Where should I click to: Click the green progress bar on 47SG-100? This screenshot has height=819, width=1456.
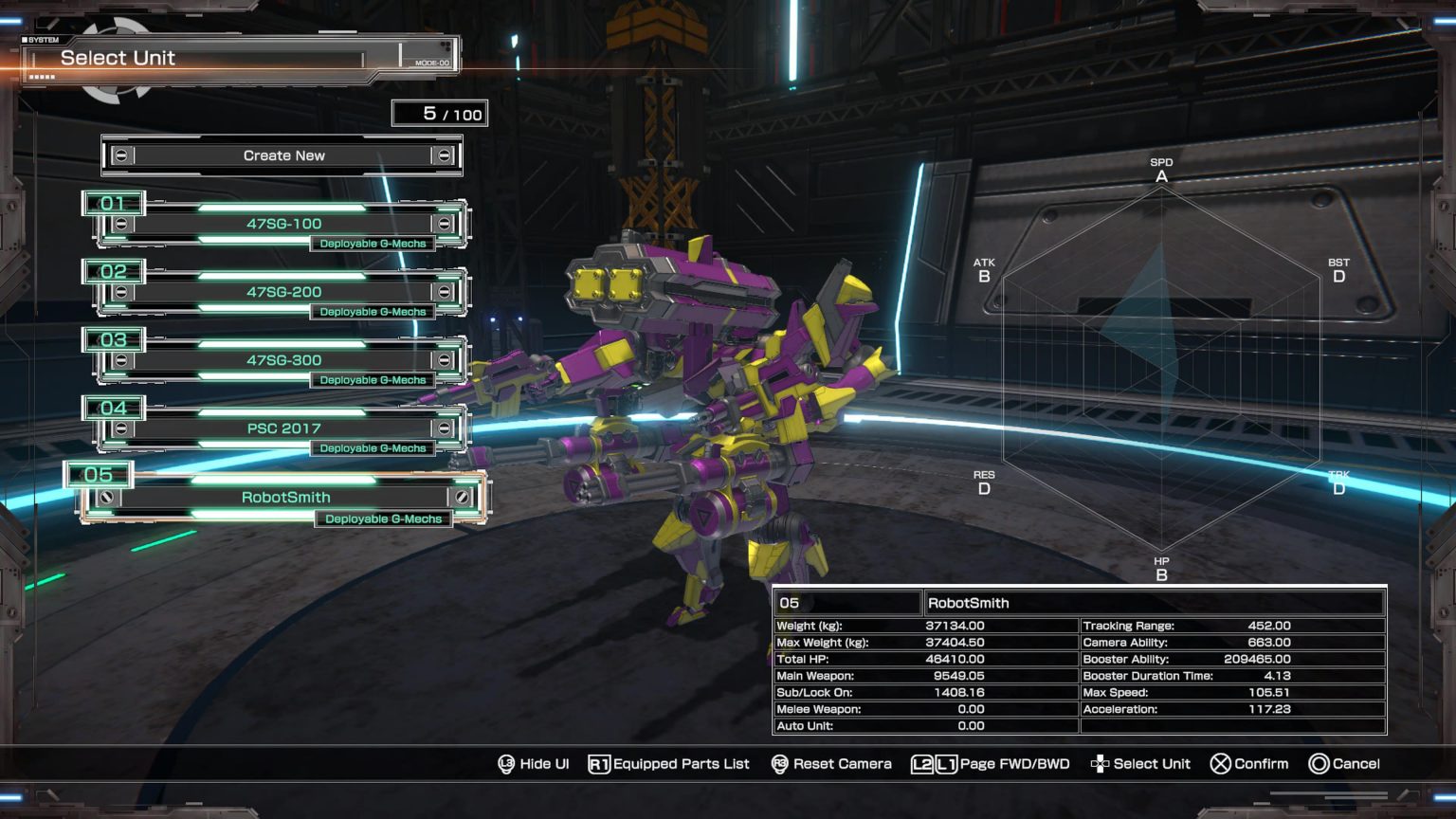(283, 207)
